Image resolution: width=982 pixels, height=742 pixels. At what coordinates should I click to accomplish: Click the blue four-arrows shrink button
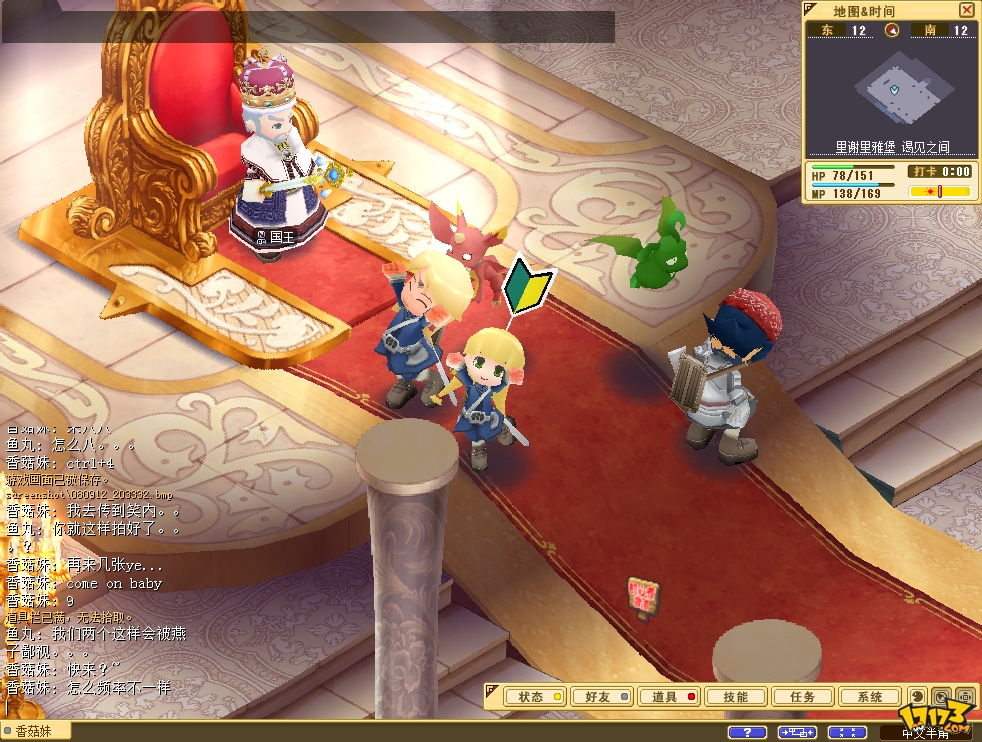[848, 733]
